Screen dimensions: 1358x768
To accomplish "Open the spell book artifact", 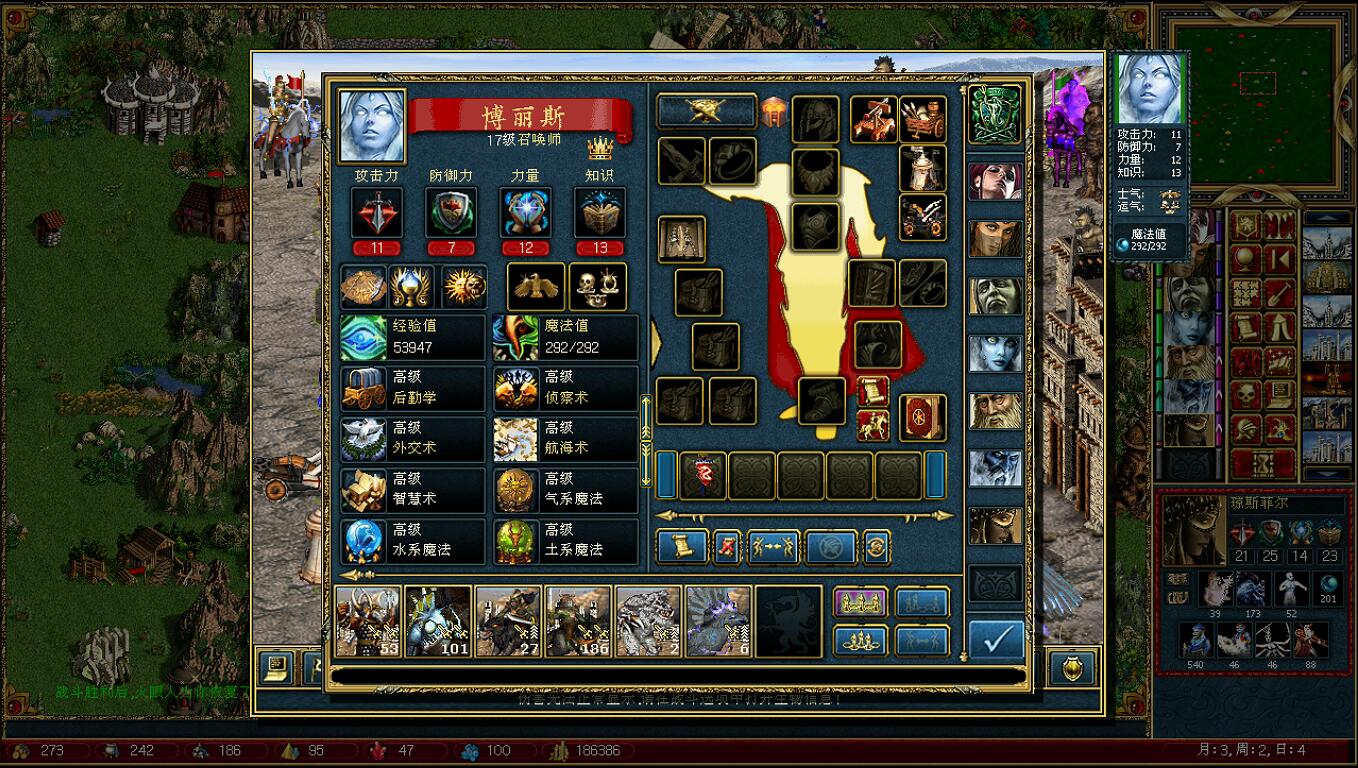I will pos(922,417).
